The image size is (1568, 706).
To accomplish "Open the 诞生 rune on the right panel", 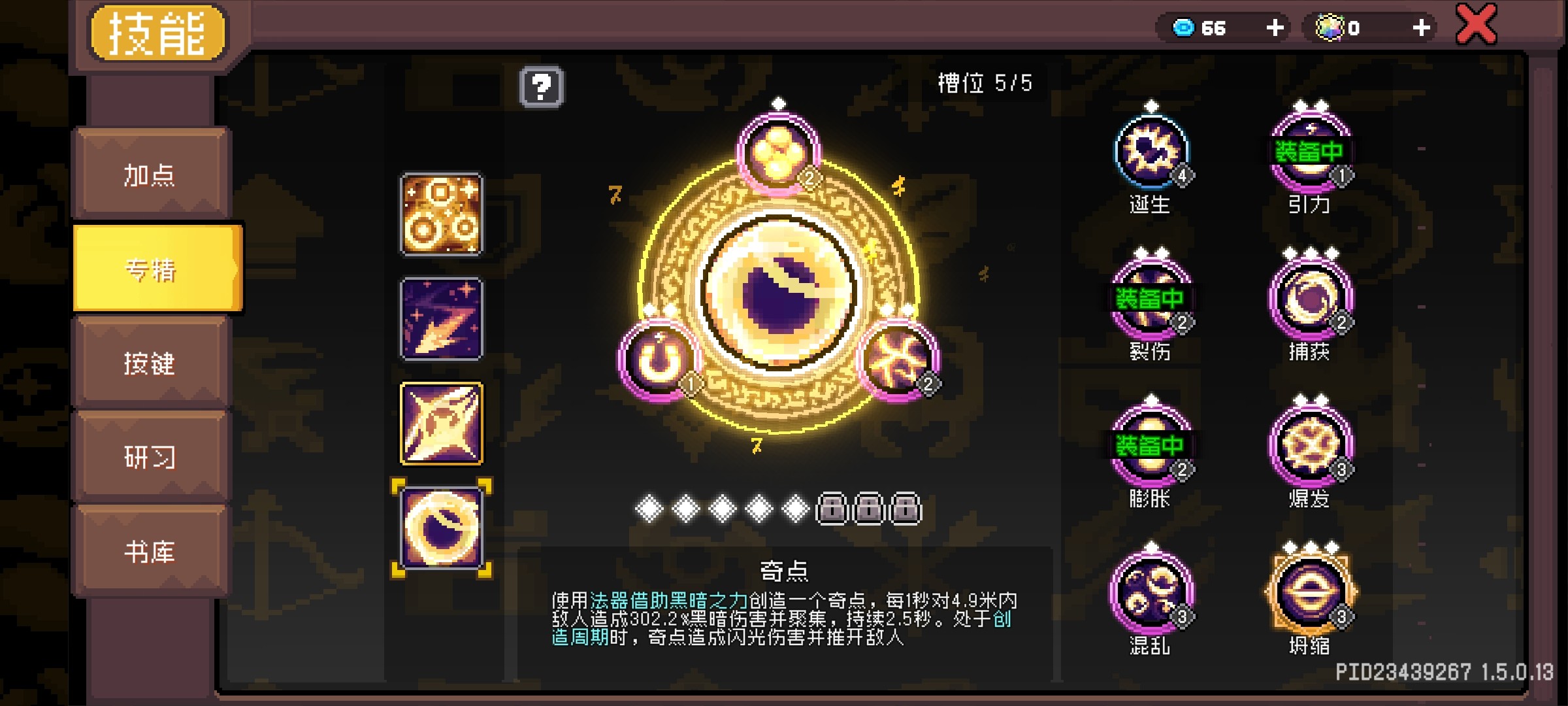I will (1152, 152).
